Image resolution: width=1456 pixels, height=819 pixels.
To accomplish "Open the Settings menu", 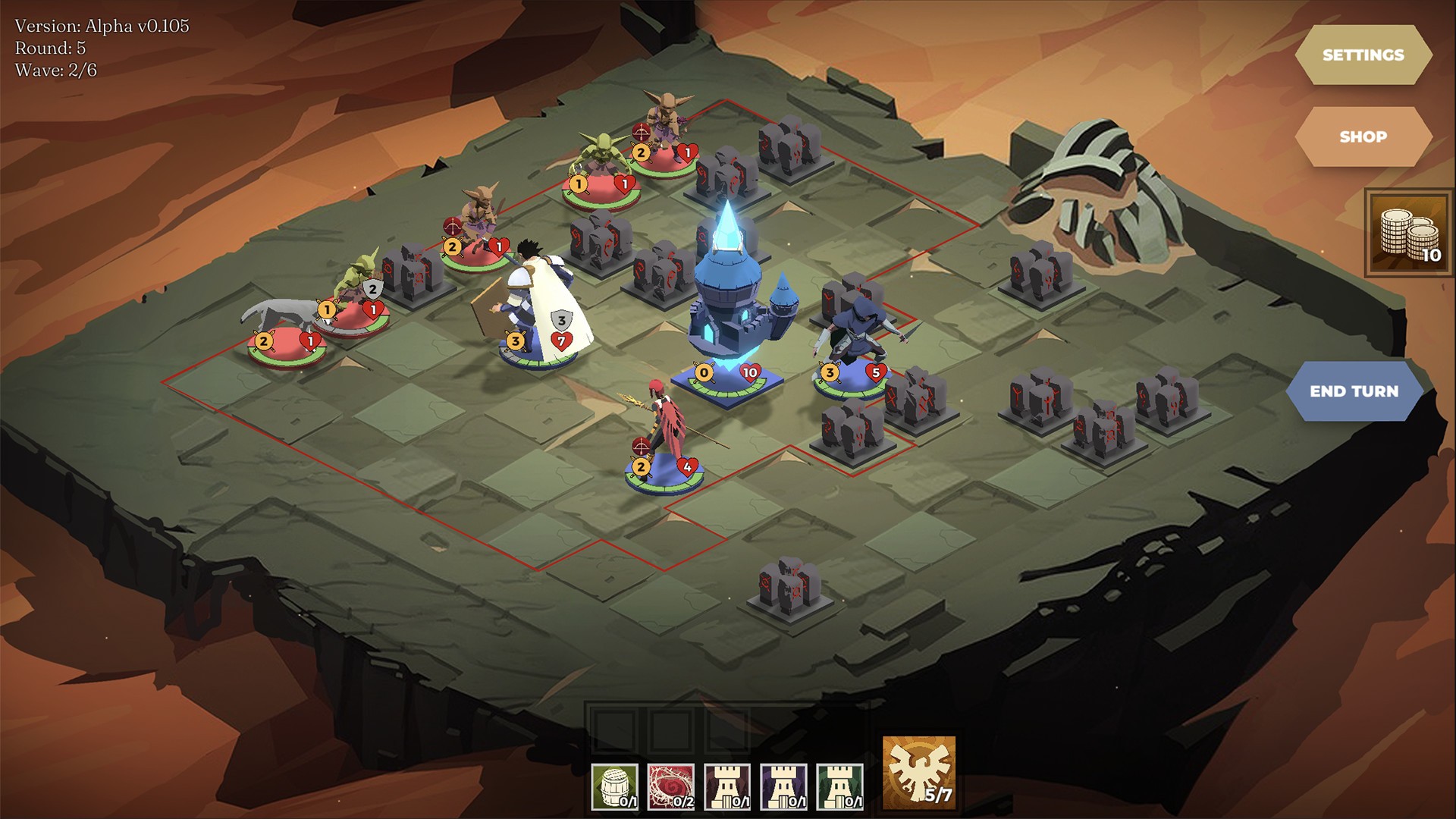I will [1363, 55].
